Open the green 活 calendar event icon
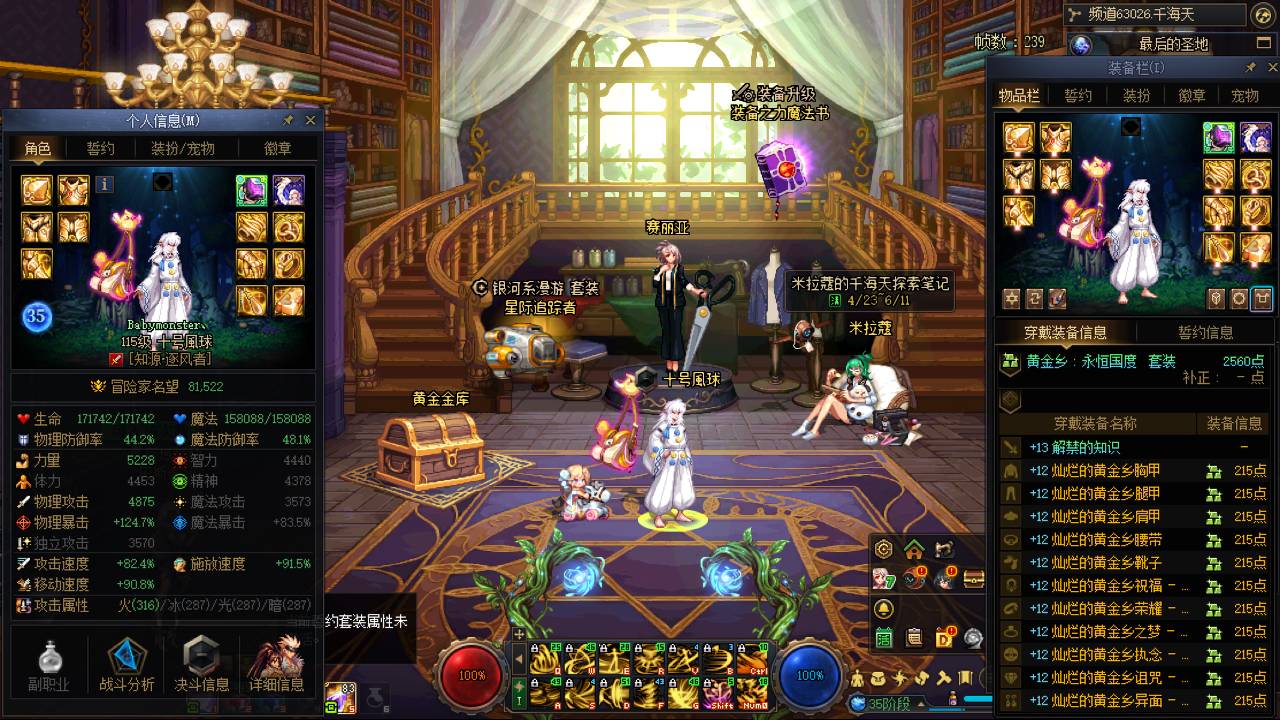 click(884, 637)
